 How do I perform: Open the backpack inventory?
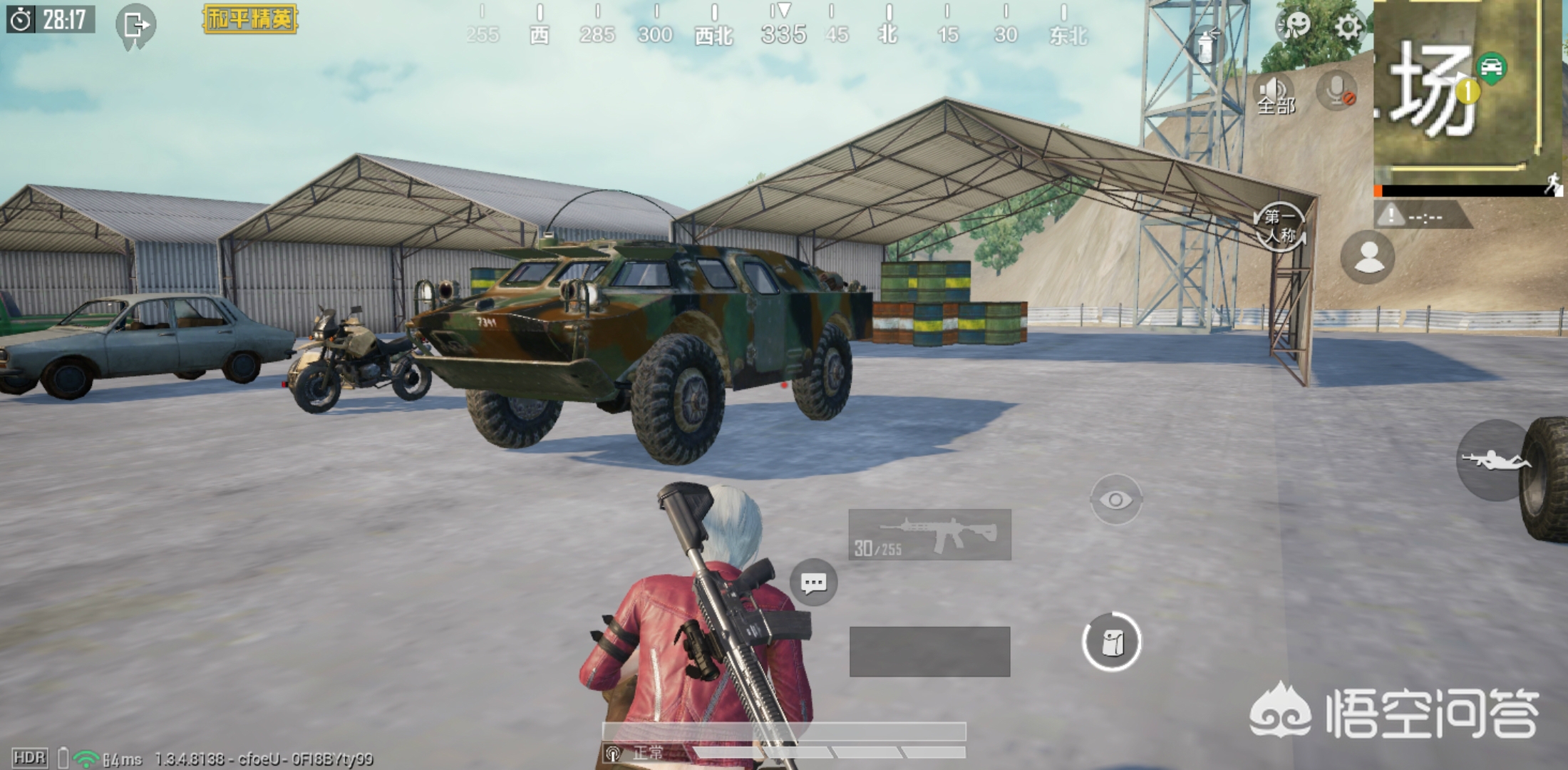(1111, 642)
